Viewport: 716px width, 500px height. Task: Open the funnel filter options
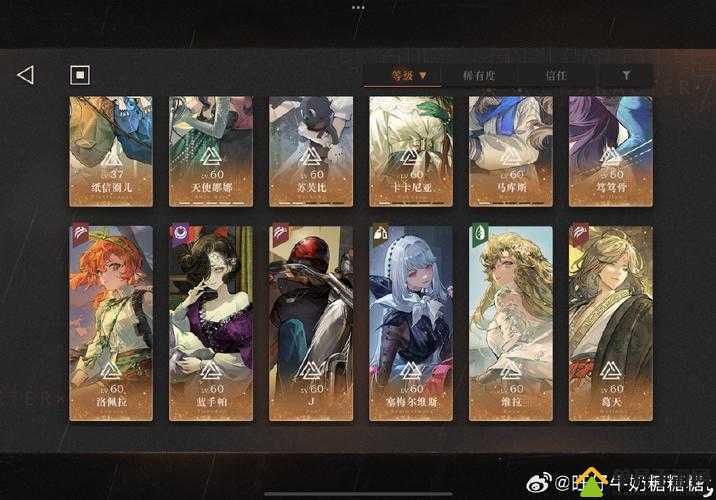pyautogui.click(x=626, y=75)
